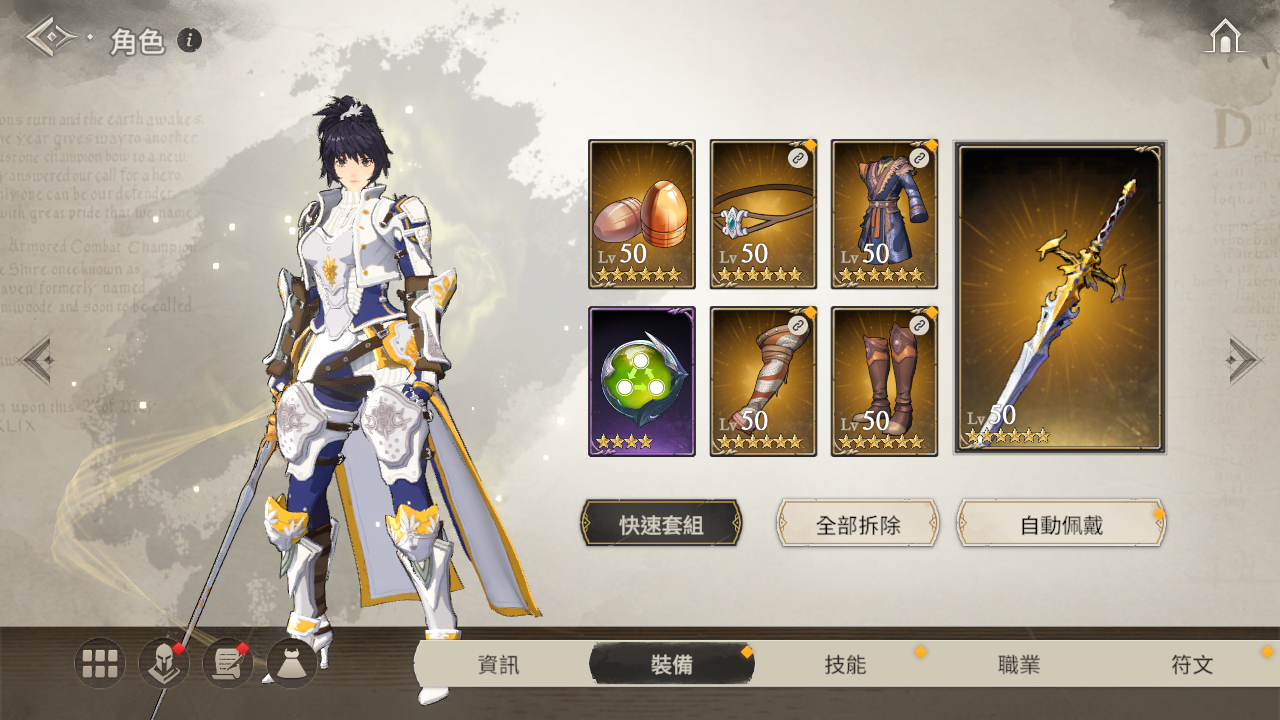Select the wrapped gauntlet equipment slot
The image size is (1280, 720).
click(x=763, y=381)
